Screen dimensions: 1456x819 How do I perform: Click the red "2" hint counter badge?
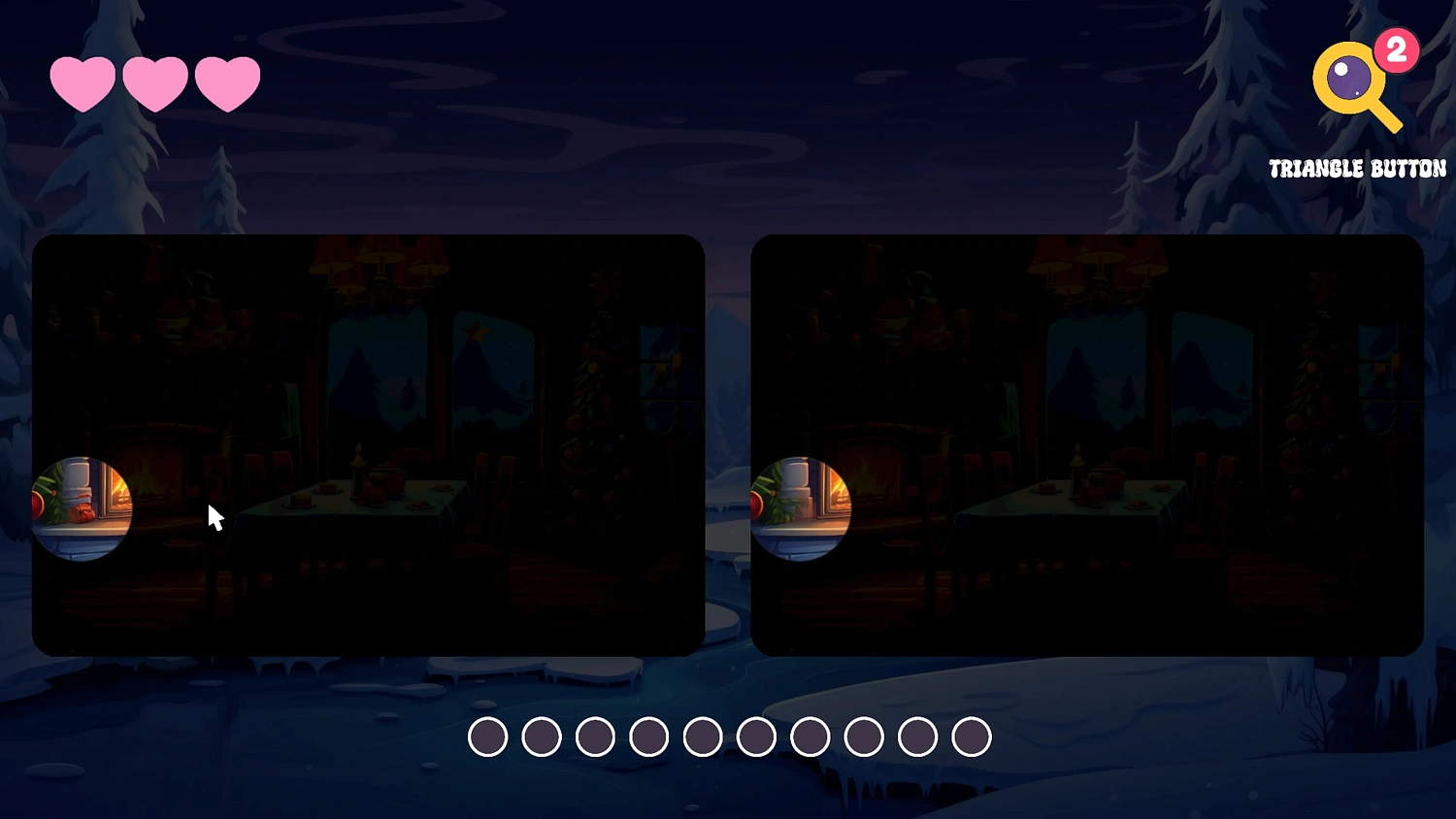pyautogui.click(x=1395, y=52)
